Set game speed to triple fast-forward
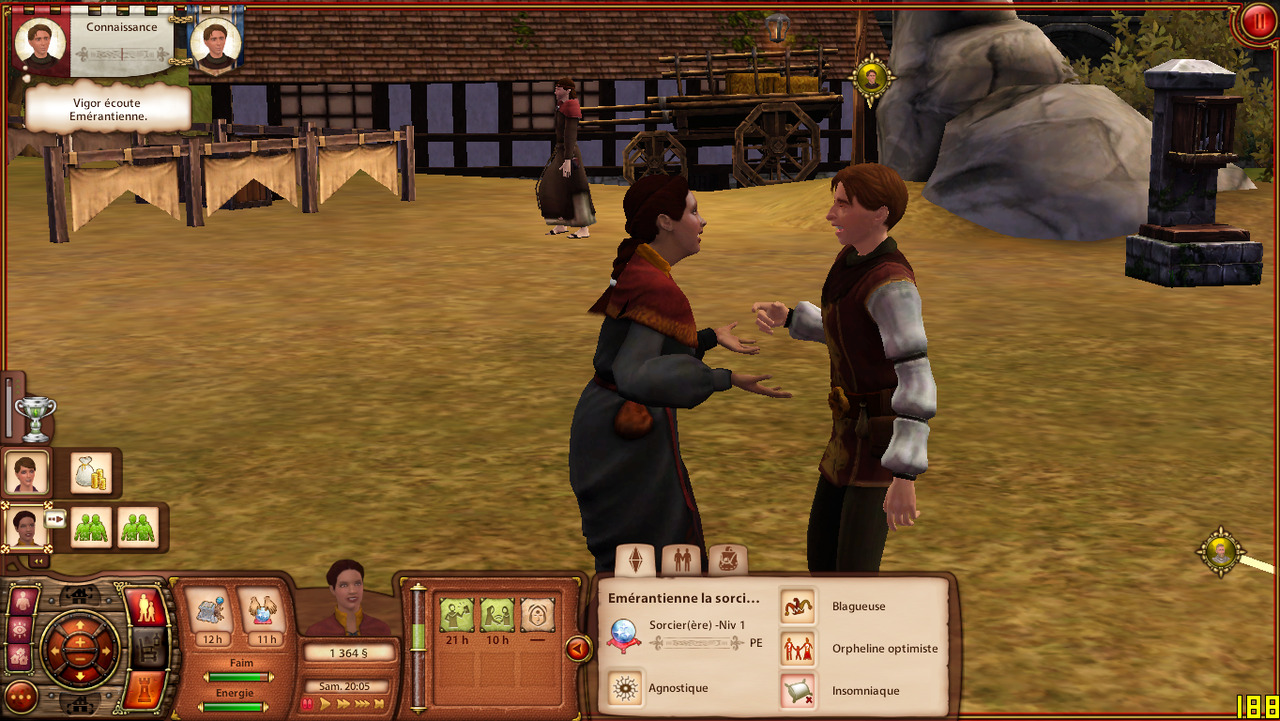 [361, 704]
